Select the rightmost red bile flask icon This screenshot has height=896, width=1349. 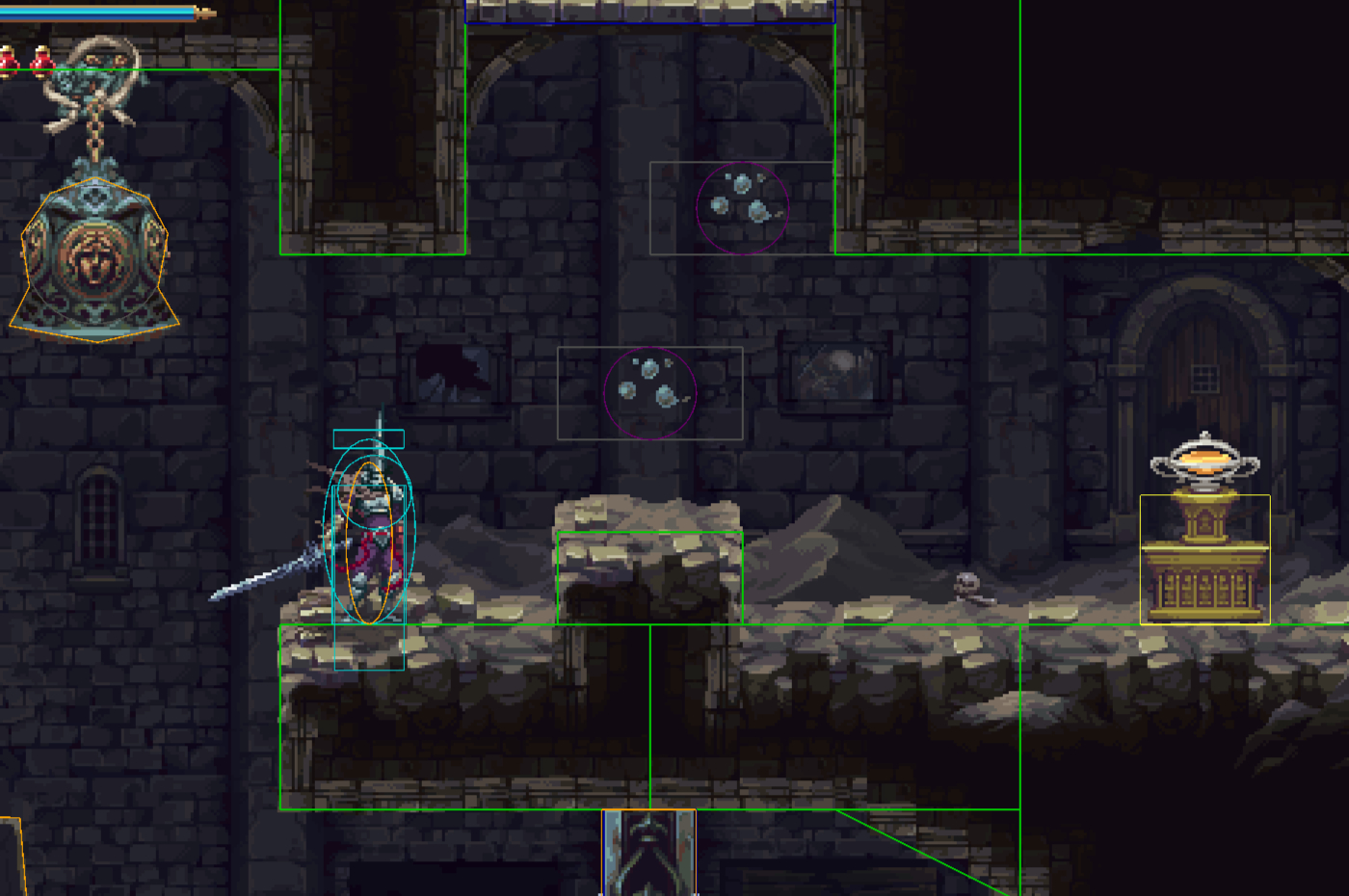pos(41,61)
